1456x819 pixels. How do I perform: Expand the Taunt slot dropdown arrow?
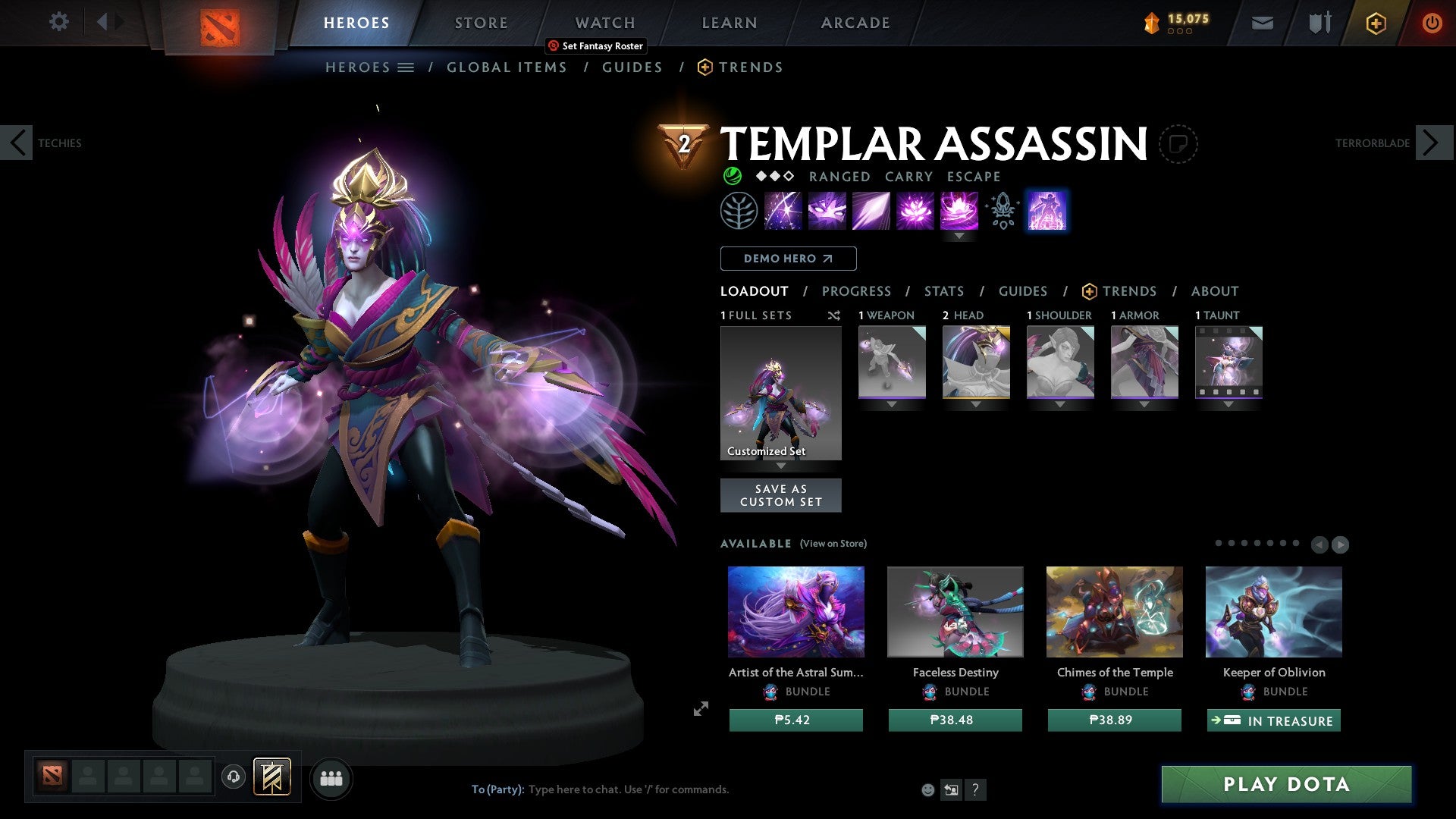pos(1228,404)
